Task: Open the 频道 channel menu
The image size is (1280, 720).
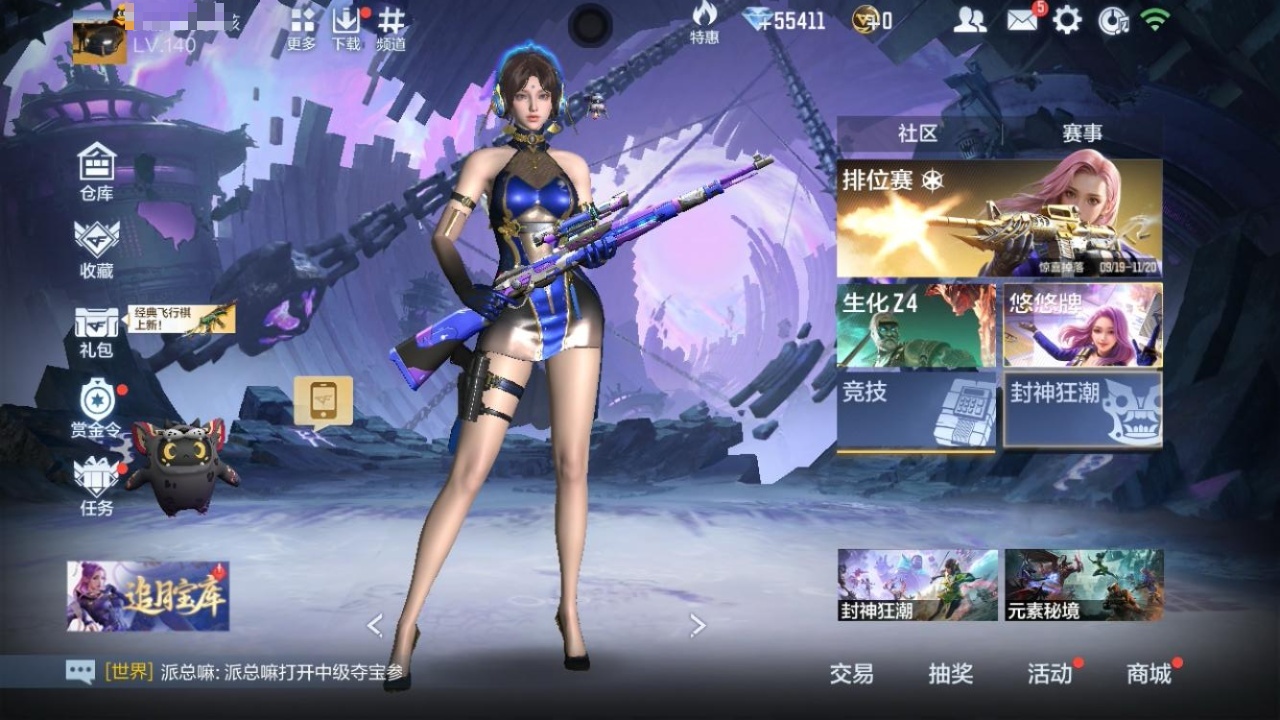Action: click(x=391, y=28)
